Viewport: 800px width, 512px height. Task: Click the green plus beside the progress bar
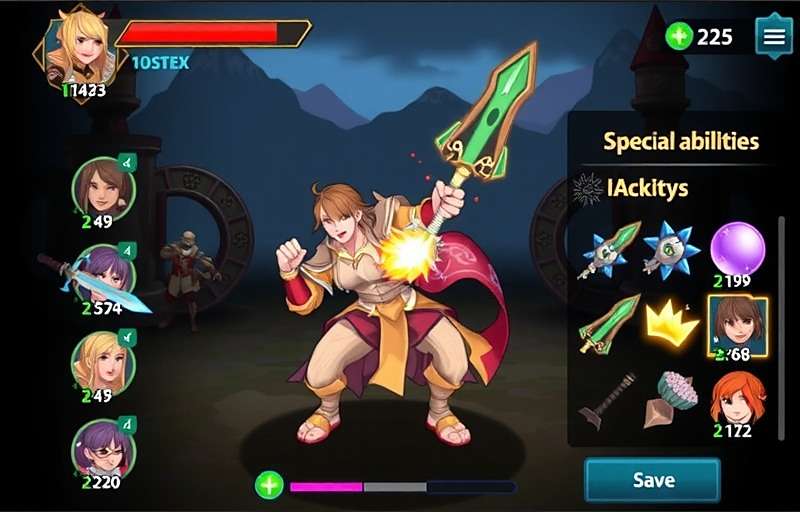click(x=269, y=486)
